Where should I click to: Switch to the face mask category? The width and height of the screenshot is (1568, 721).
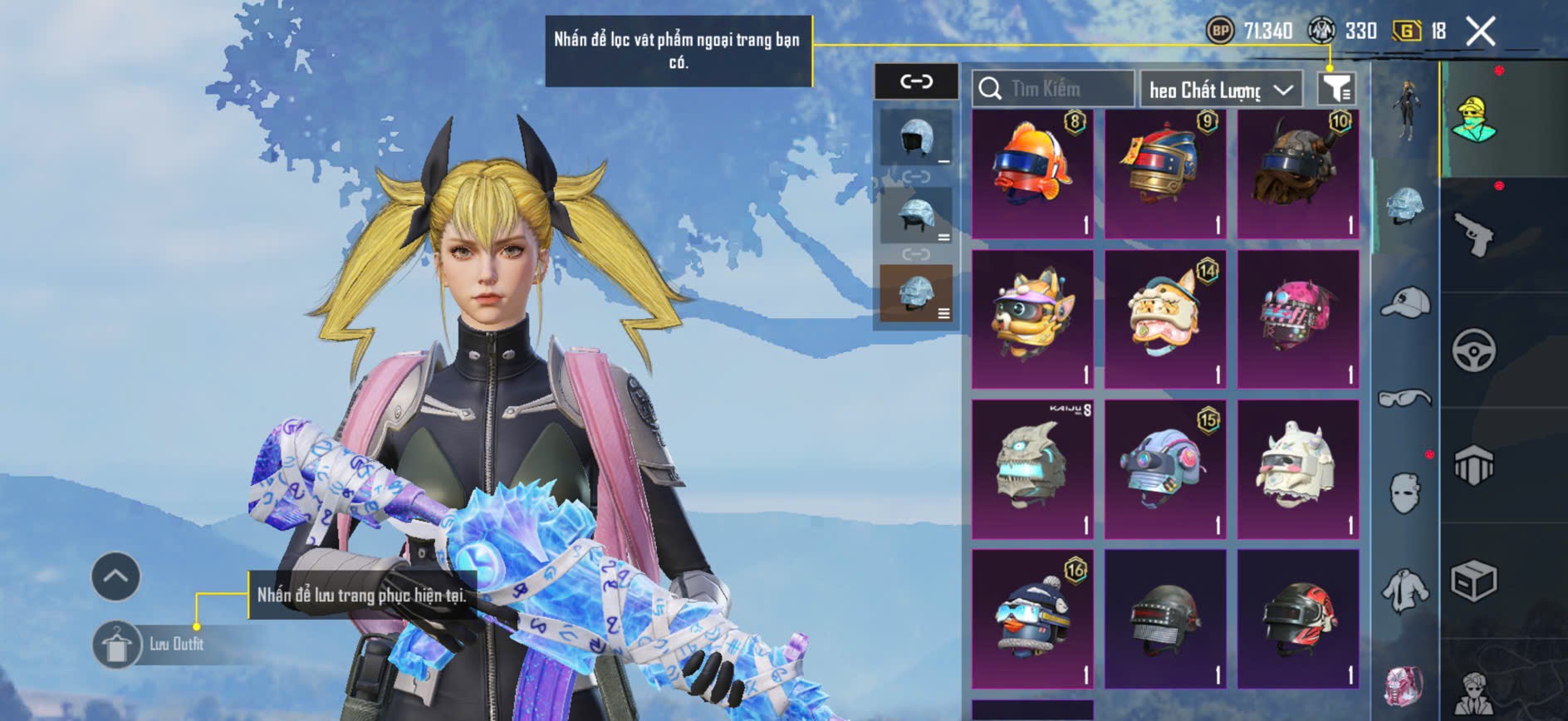tap(1405, 493)
